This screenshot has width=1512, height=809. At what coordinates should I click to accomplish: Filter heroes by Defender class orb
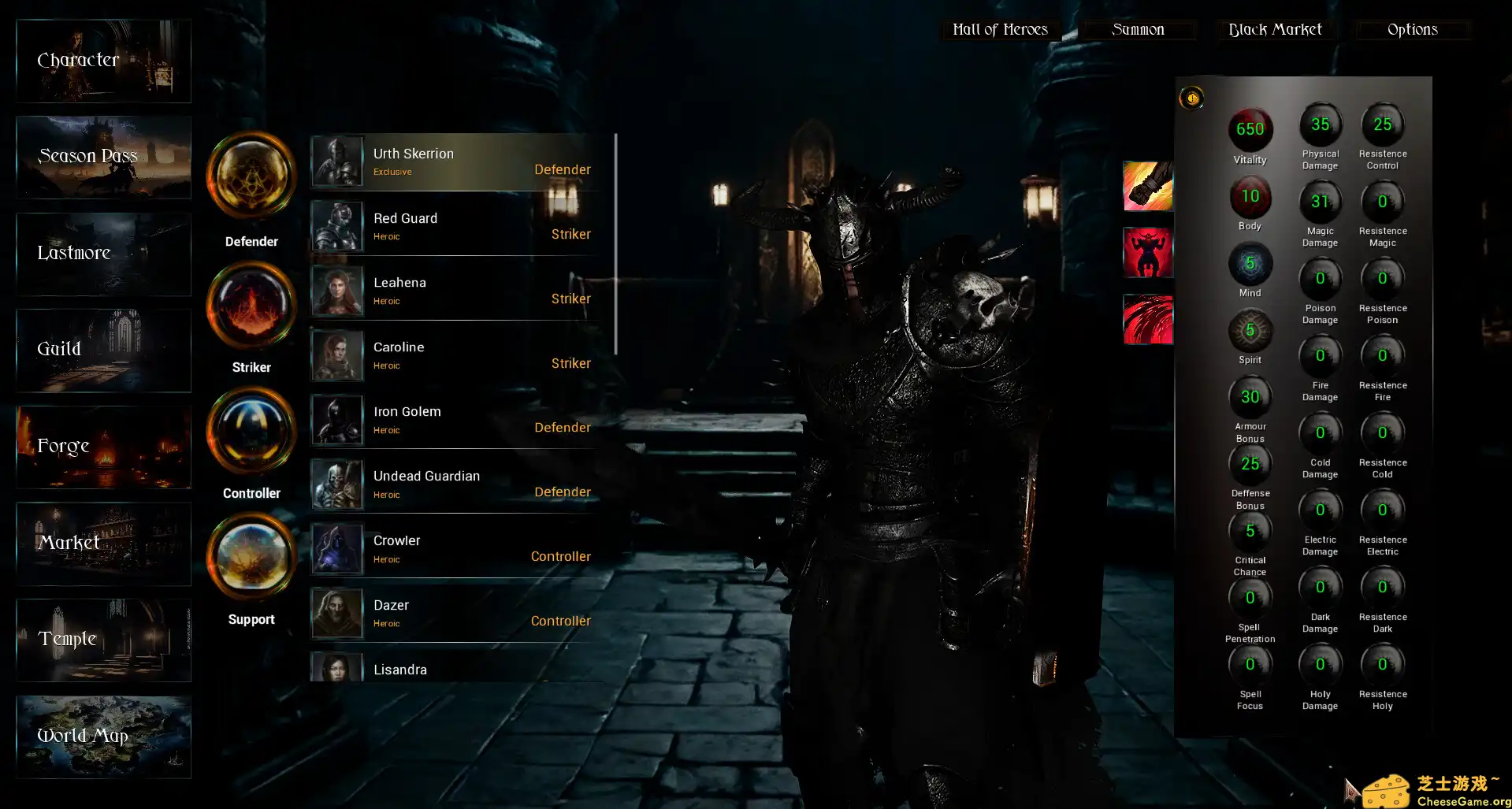[251, 176]
